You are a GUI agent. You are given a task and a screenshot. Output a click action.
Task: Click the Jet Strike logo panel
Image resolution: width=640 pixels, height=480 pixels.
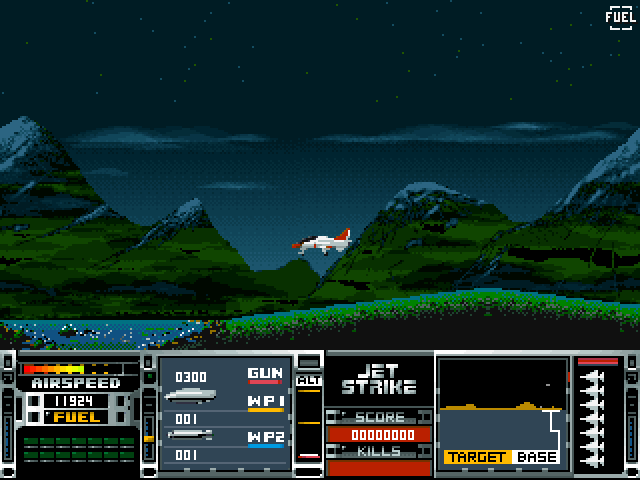(380, 380)
